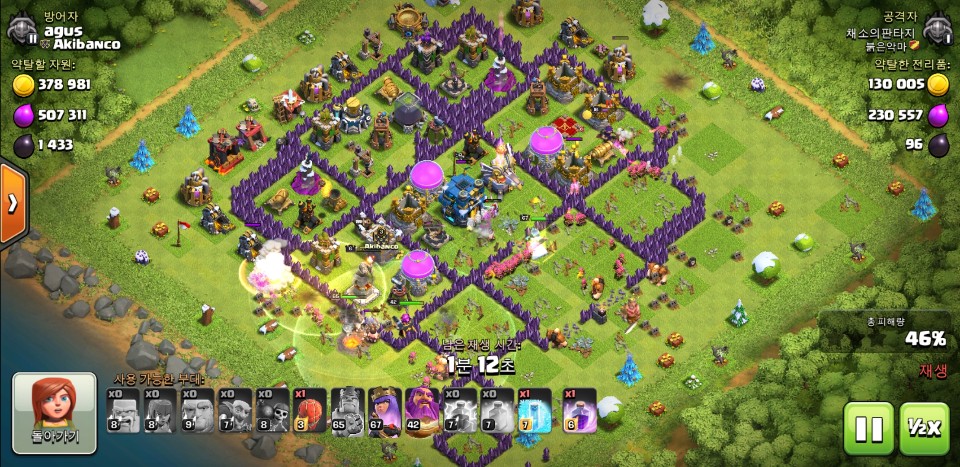Click the 돌아가기 return home button
960x467 pixels.
54,412
